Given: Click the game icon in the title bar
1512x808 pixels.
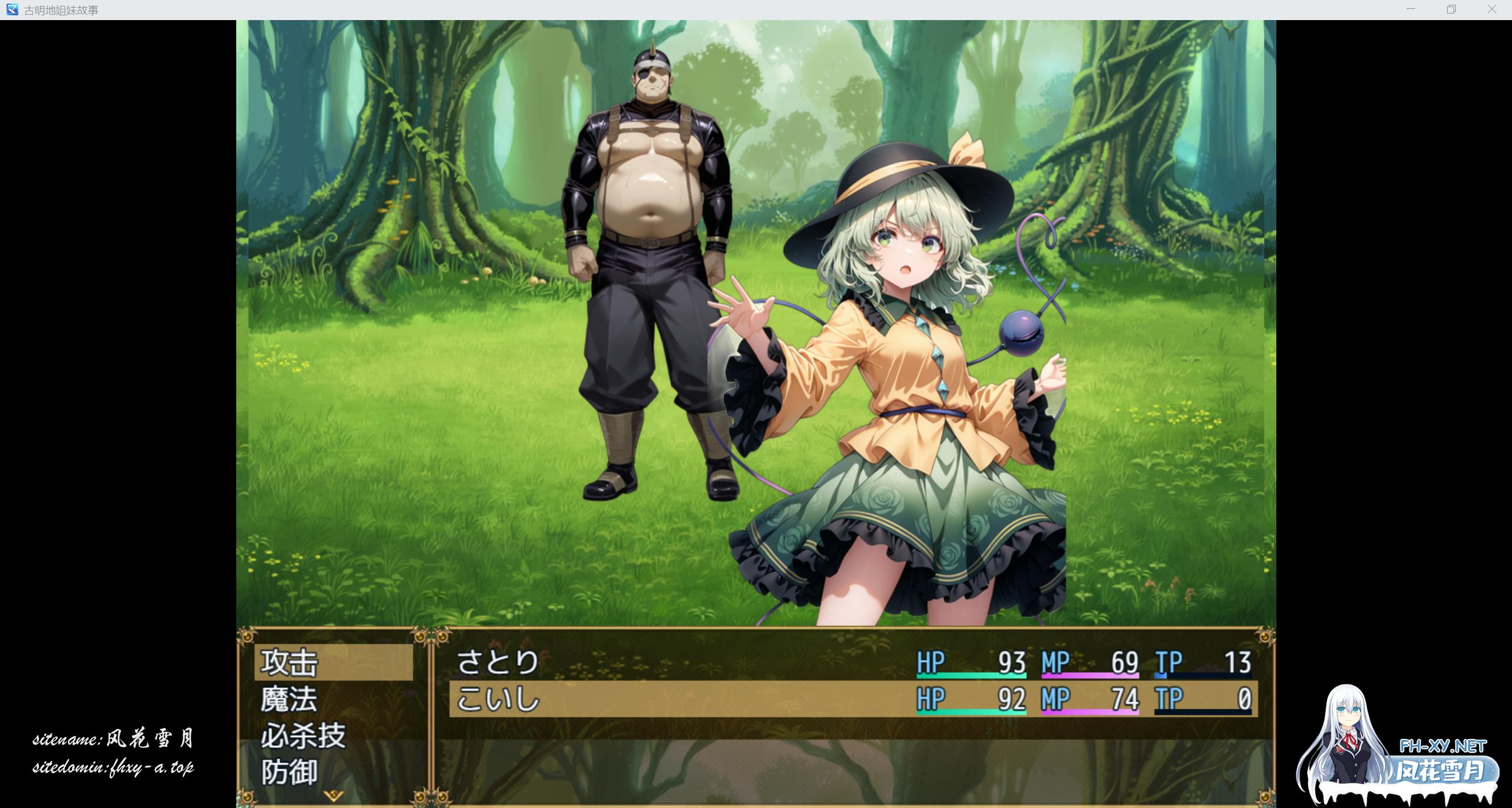Looking at the screenshot, I should [12, 9].
